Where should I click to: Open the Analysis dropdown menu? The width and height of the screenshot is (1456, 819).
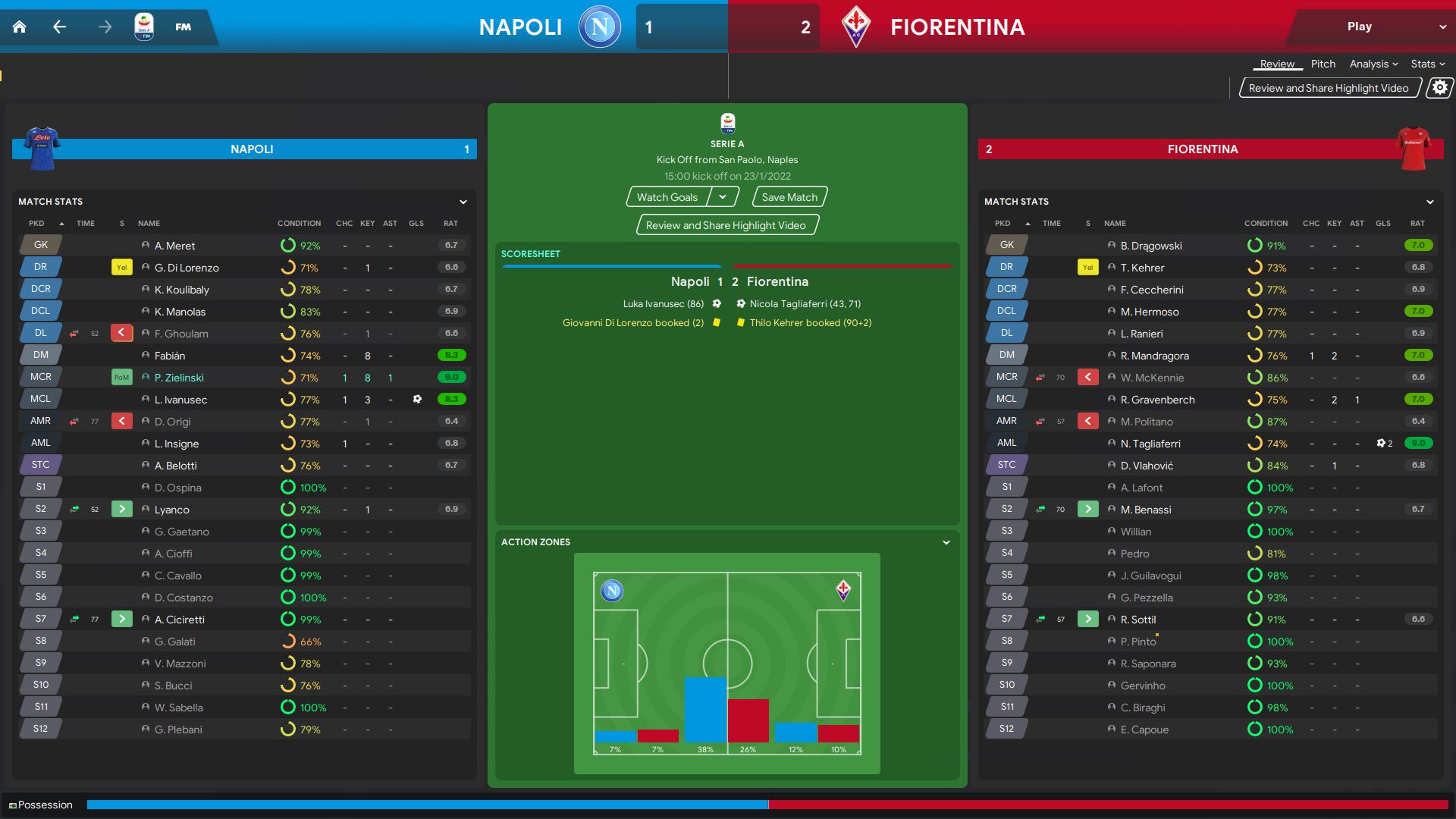click(x=1373, y=64)
